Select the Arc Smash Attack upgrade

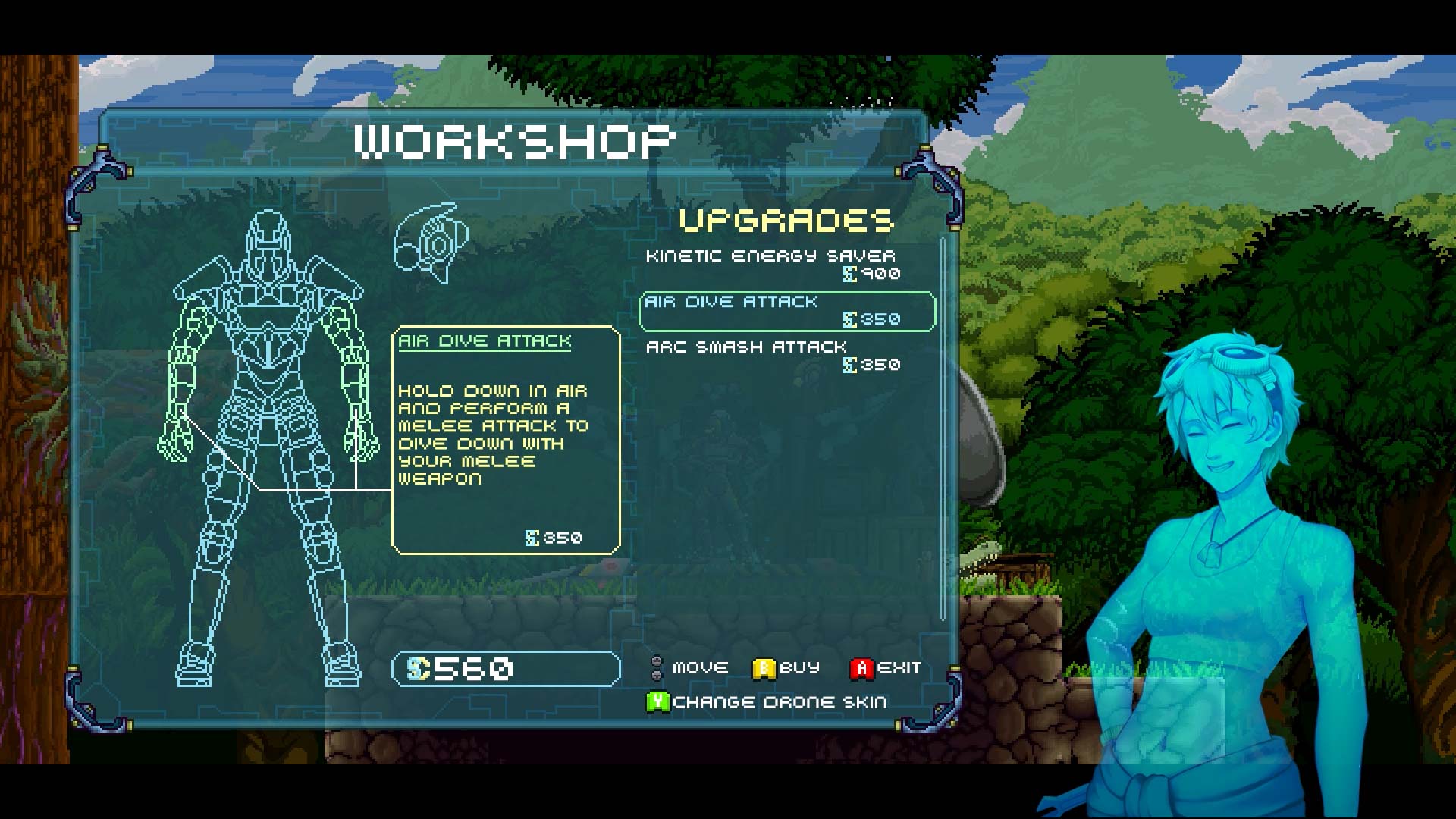tap(747, 347)
